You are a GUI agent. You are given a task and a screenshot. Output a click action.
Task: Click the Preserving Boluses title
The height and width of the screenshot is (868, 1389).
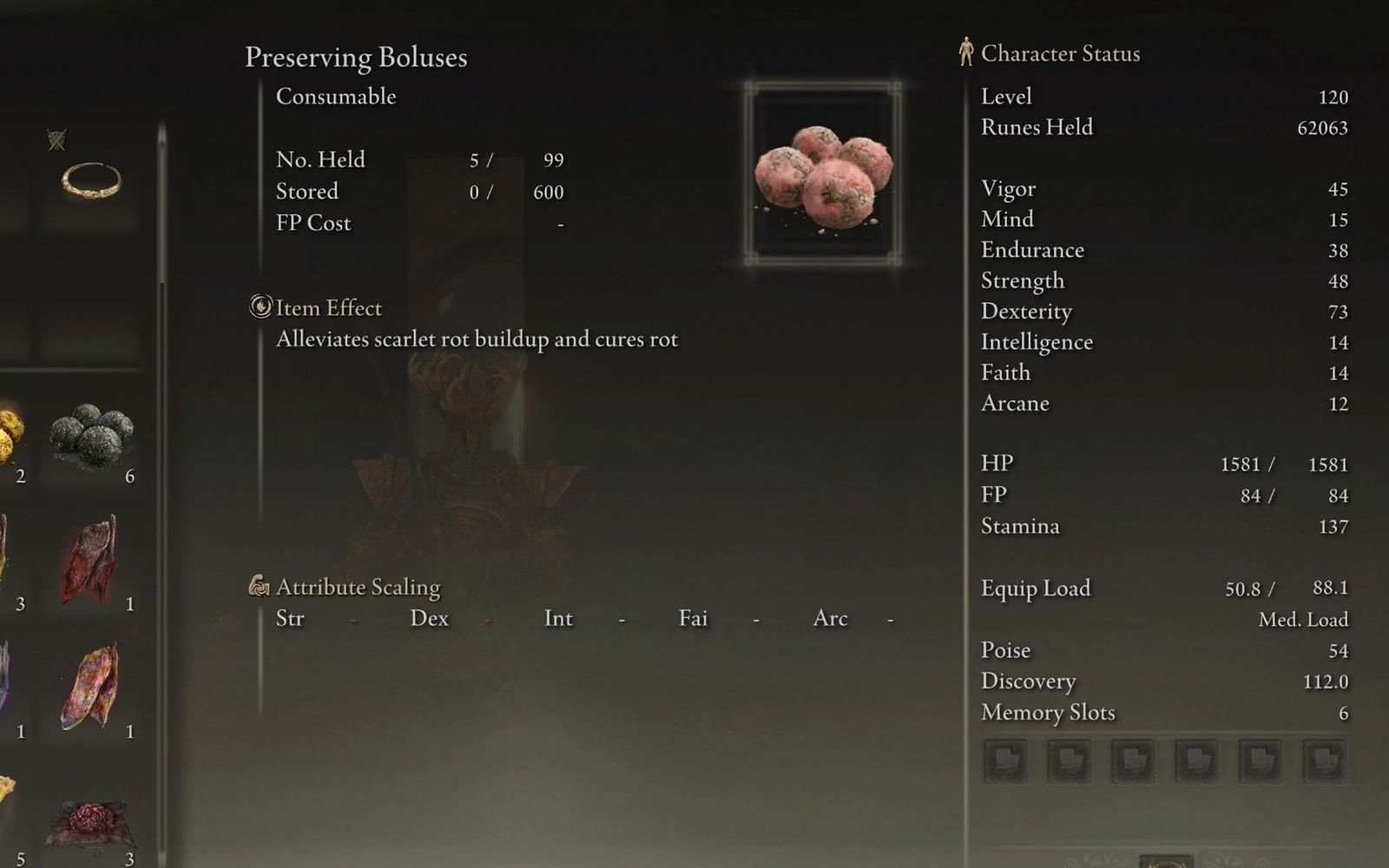coord(356,58)
